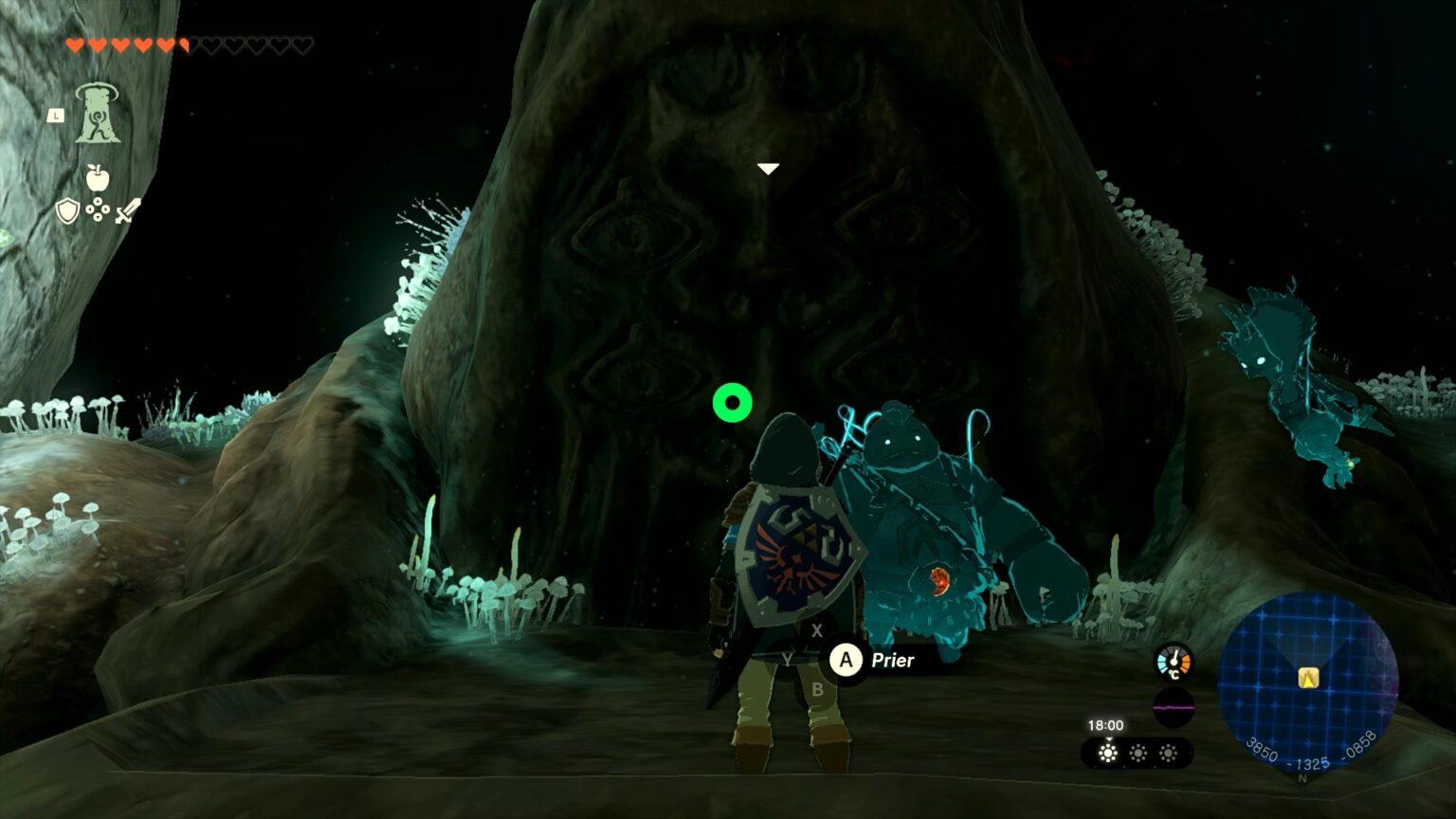
Task: Click the white arrow above the statue's face
Action: (x=766, y=168)
